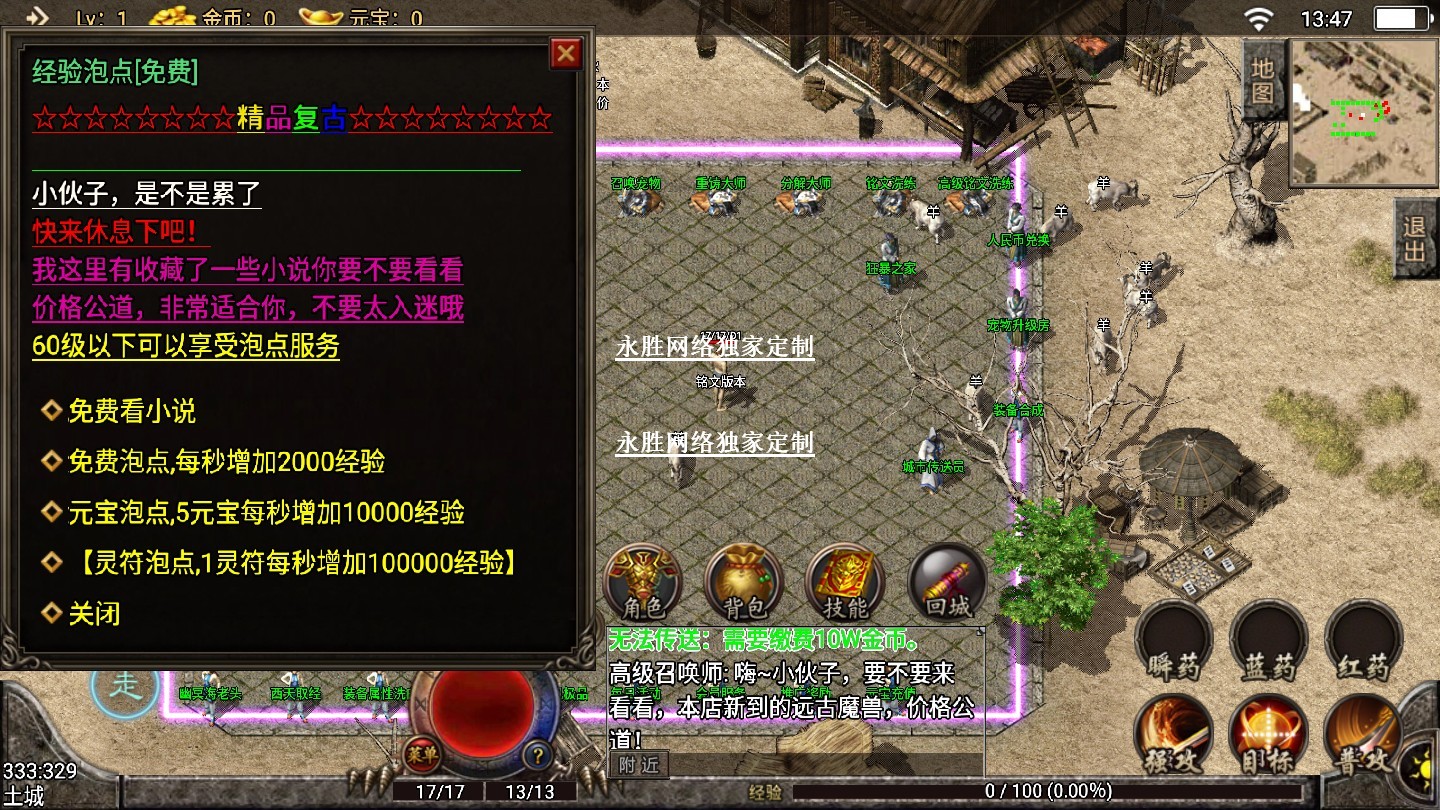This screenshot has height=810, width=1440.
Task: Pick the 灵符泡点 100000经验 option
Action: pos(295,563)
